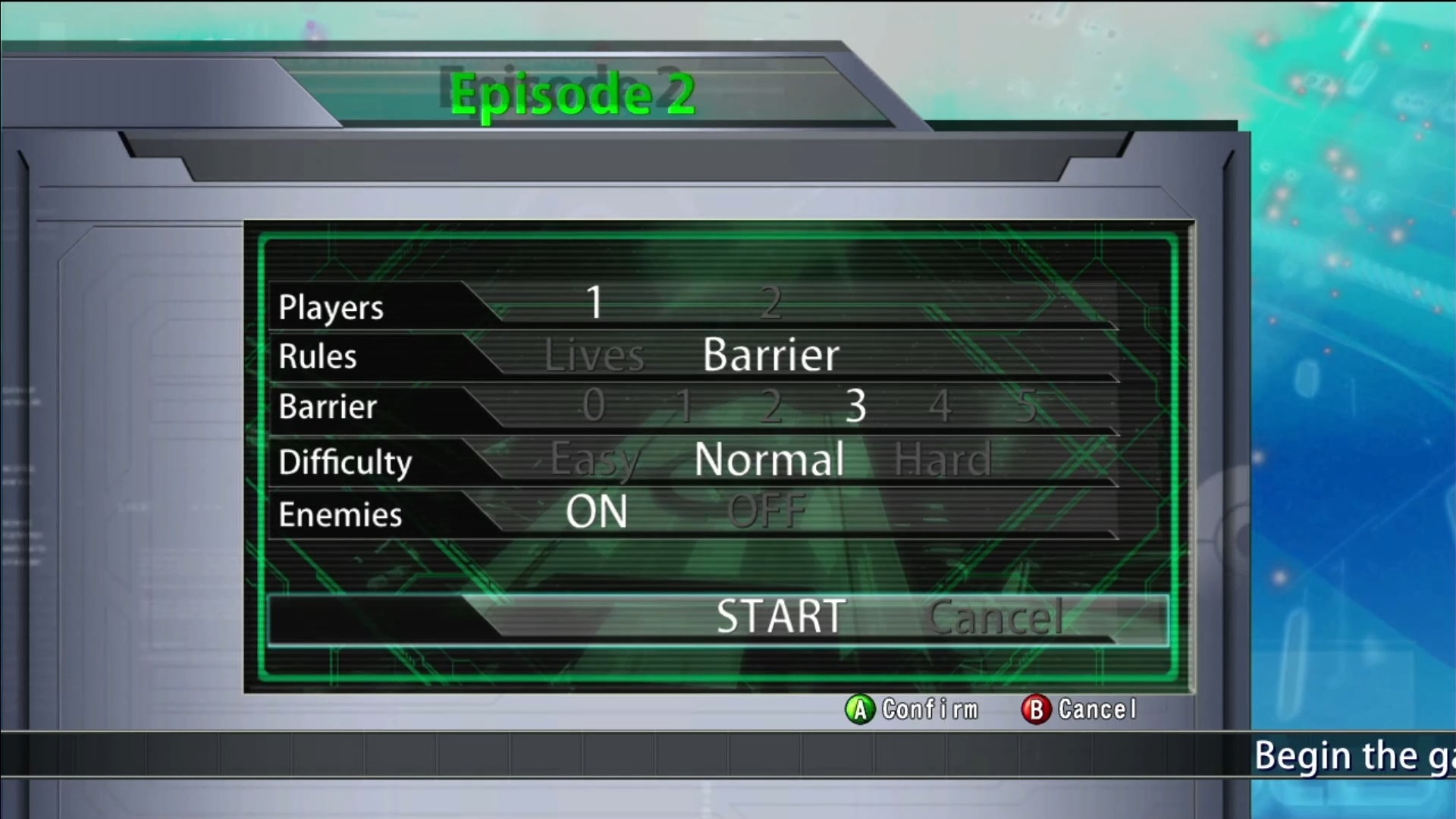Set barrier count to 4
Image resolution: width=1456 pixels, height=819 pixels.
click(940, 406)
